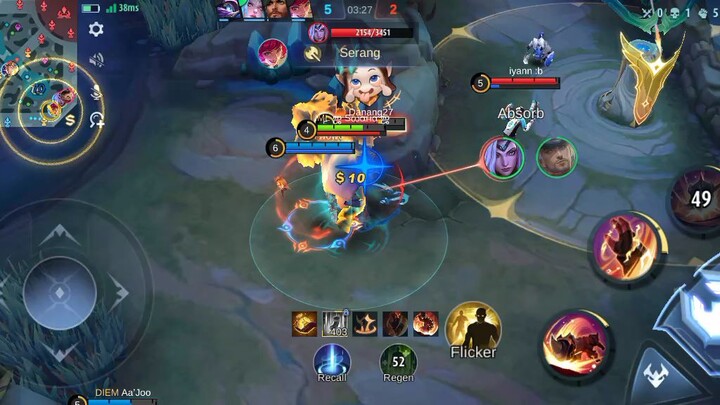
Task: Select the Serang attack command
Action: pyautogui.click(x=350, y=54)
